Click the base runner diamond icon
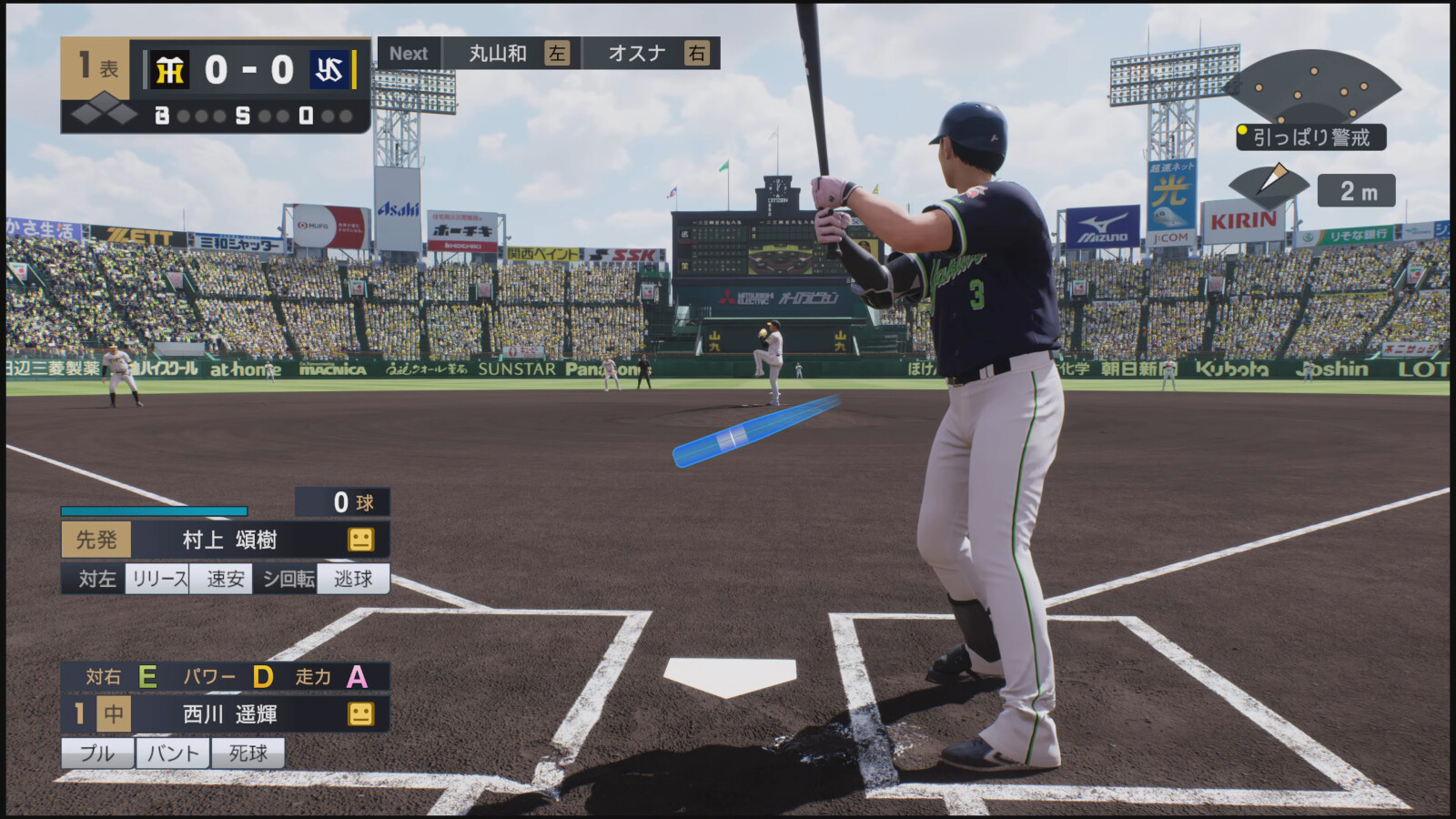 [104, 114]
